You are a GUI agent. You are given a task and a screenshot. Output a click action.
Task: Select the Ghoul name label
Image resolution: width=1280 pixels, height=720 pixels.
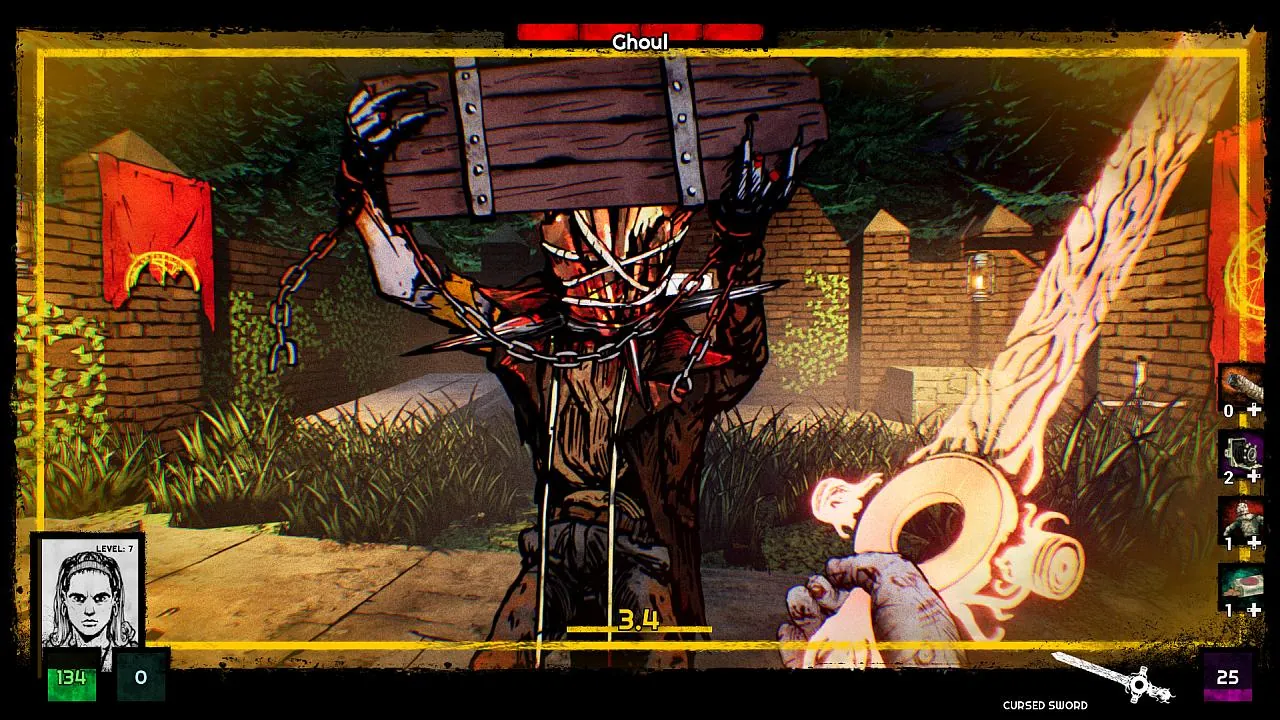tap(641, 42)
